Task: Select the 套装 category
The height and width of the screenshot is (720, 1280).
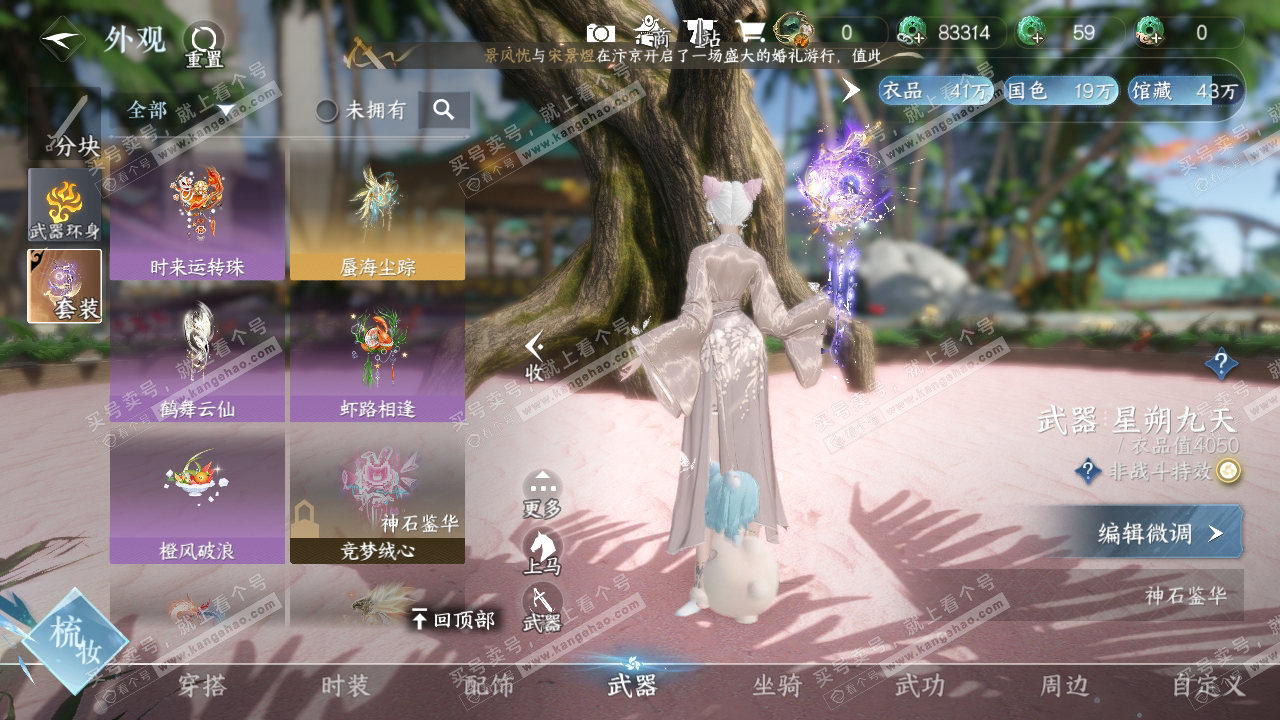Action: [x=65, y=285]
